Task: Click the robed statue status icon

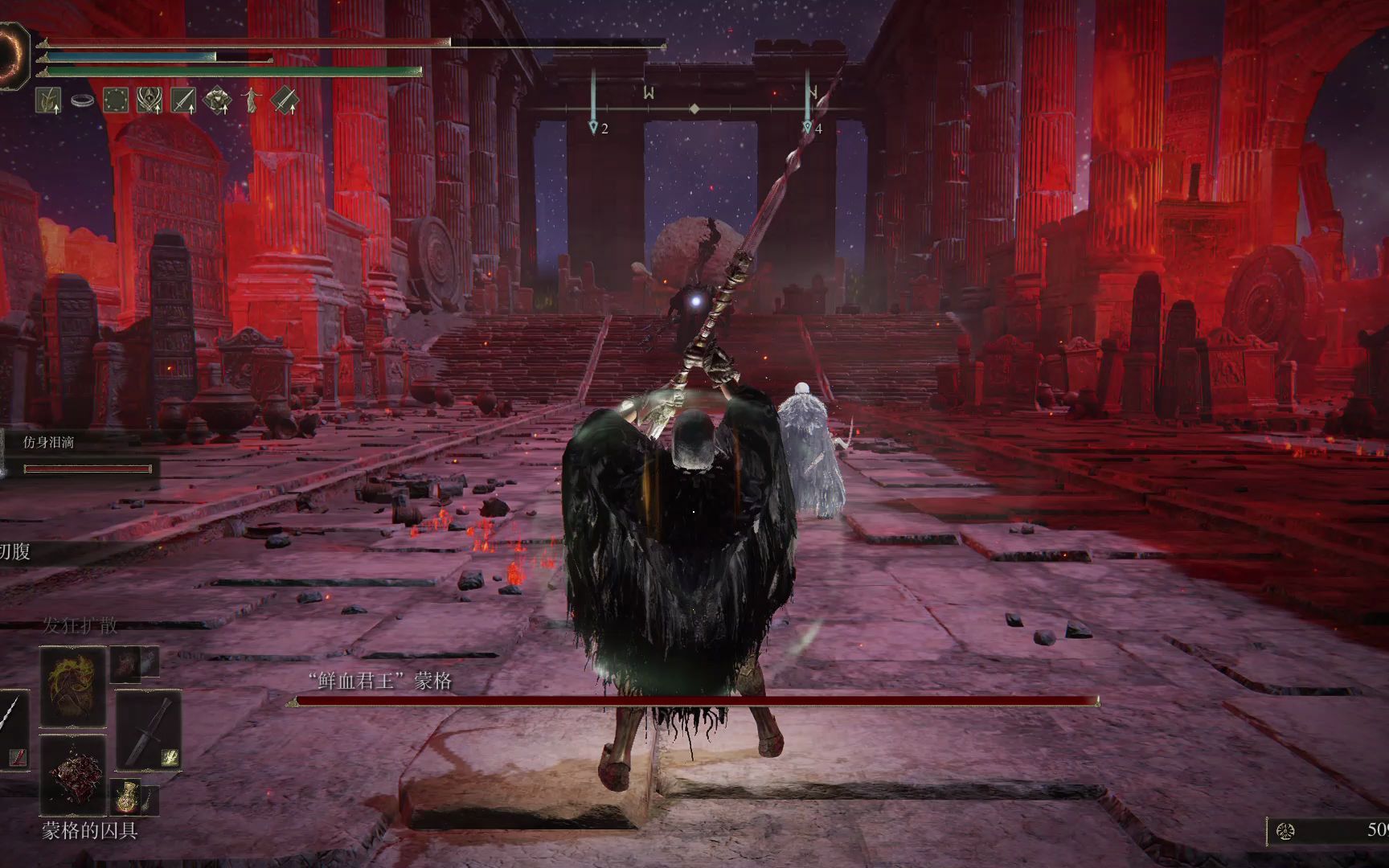Action: (x=251, y=100)
